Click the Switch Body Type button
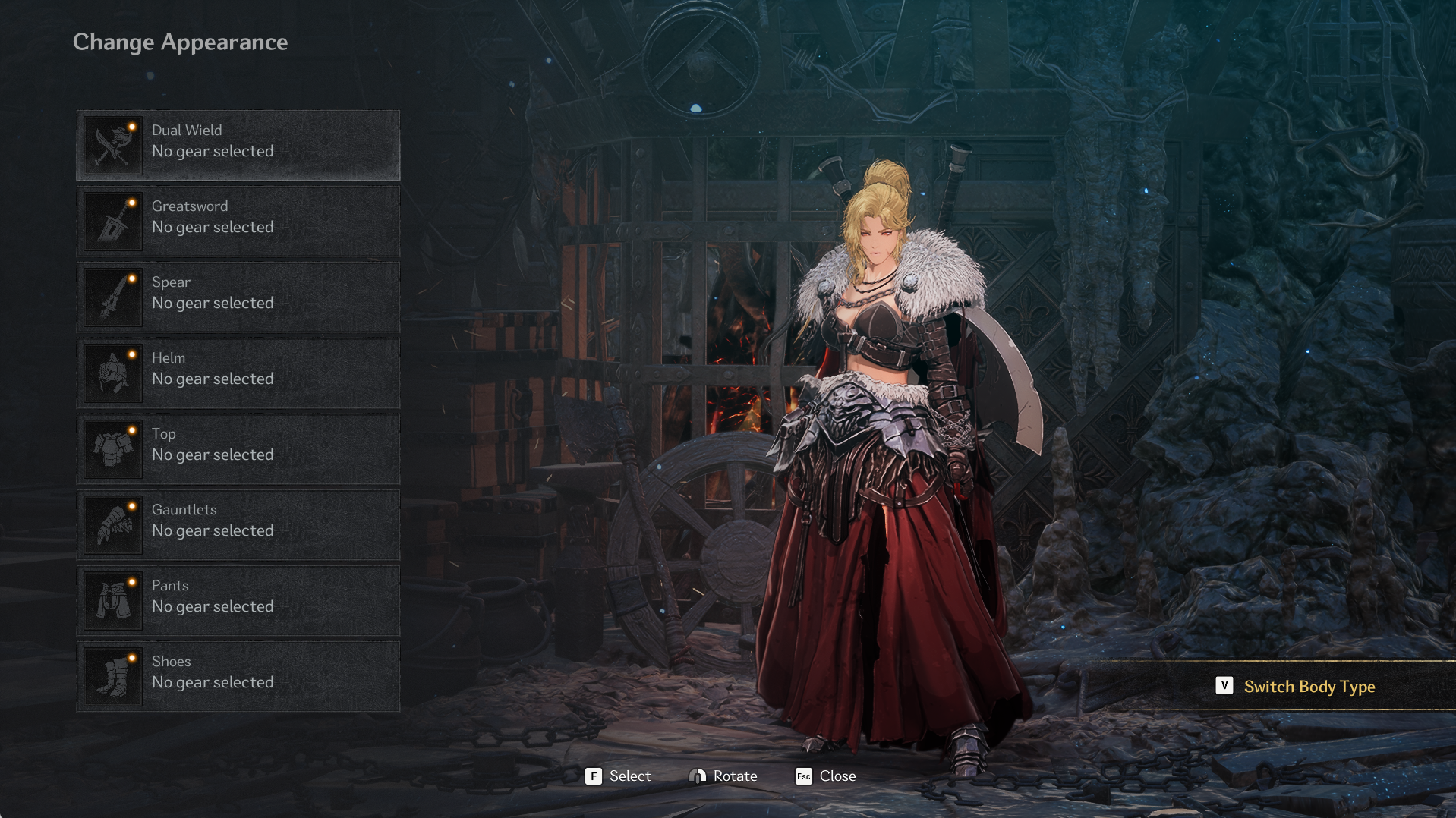 (1297, 686)
